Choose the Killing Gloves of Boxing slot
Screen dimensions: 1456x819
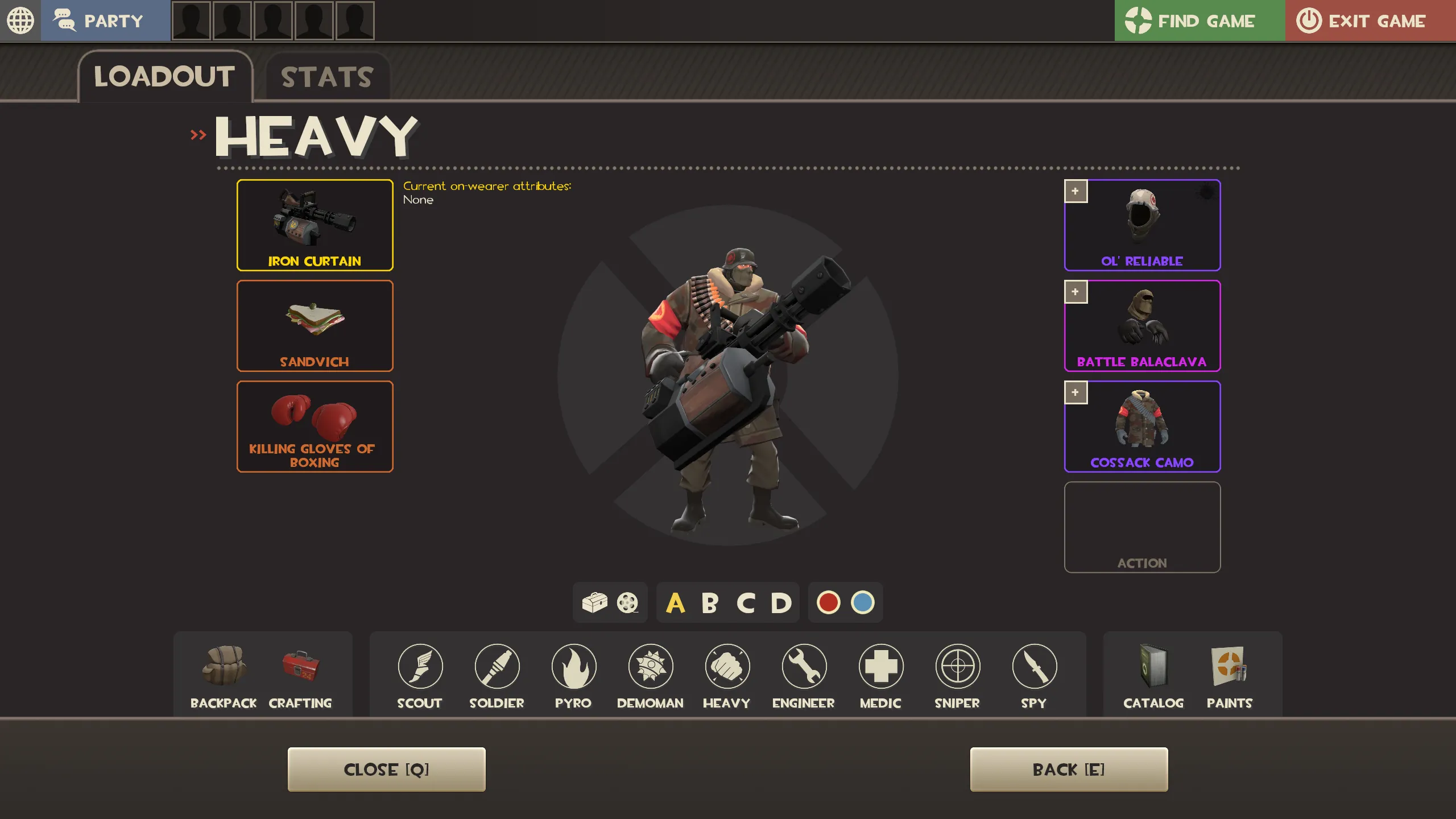(x=315, y=427)
